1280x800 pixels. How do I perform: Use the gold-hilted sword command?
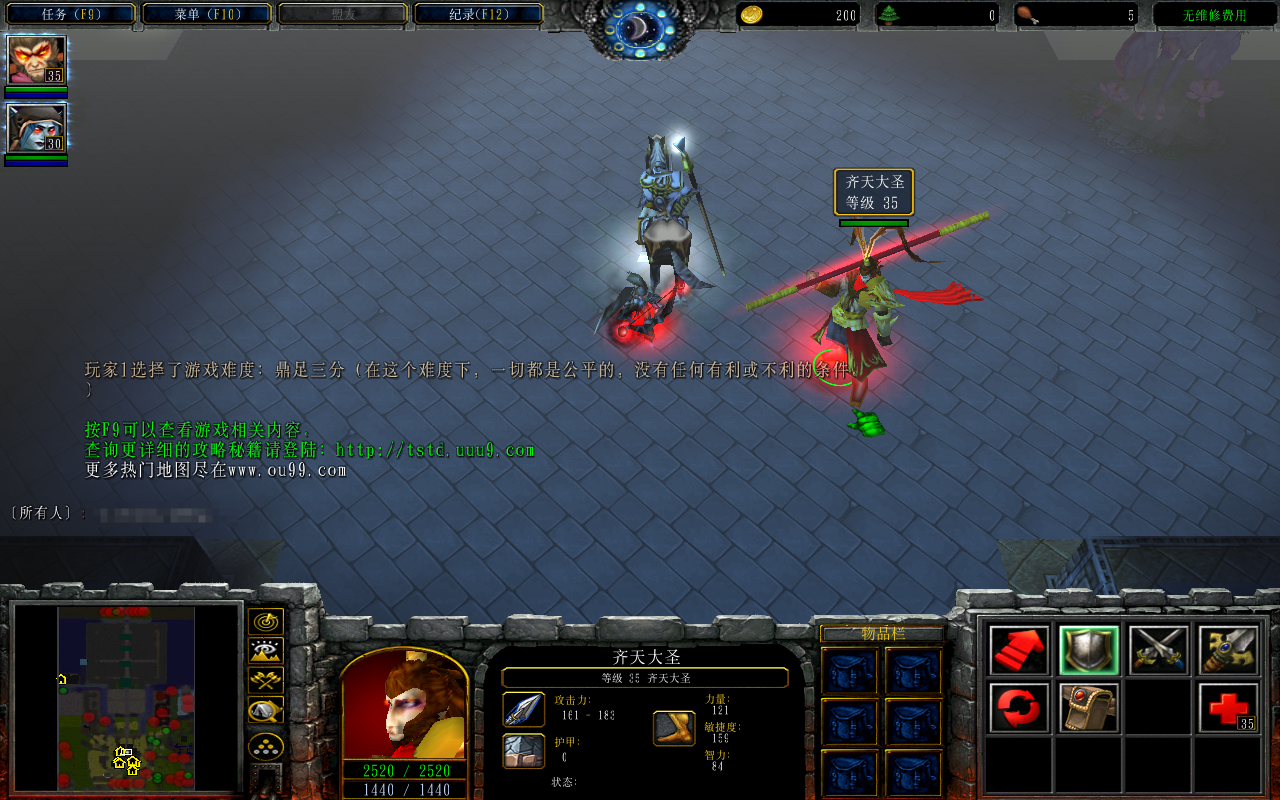[1228, 651]
